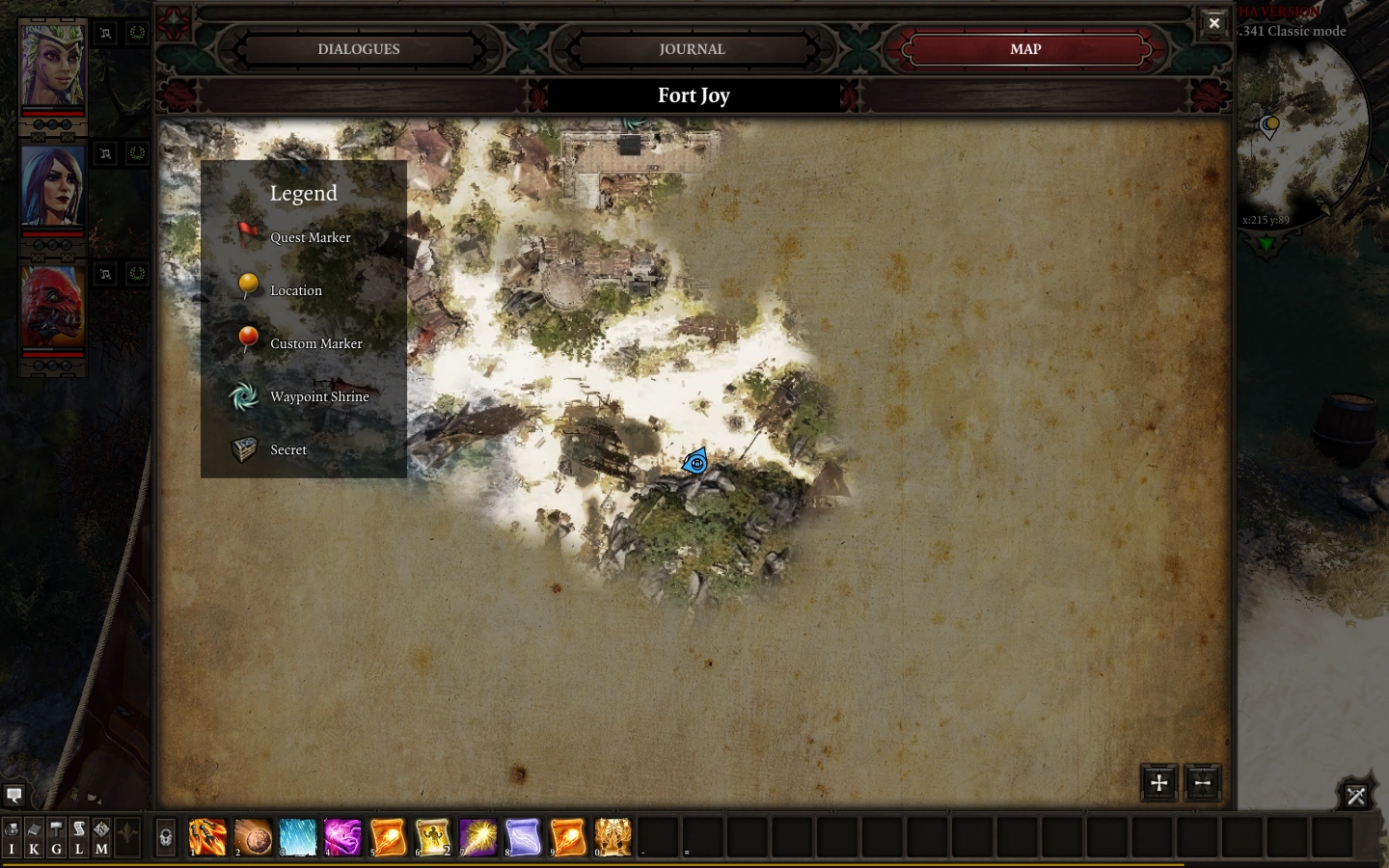Select the purple skill in hotbar slot 4
Image resolution: width=1389 pixels, height=868 pixels.
coord(342,837)
